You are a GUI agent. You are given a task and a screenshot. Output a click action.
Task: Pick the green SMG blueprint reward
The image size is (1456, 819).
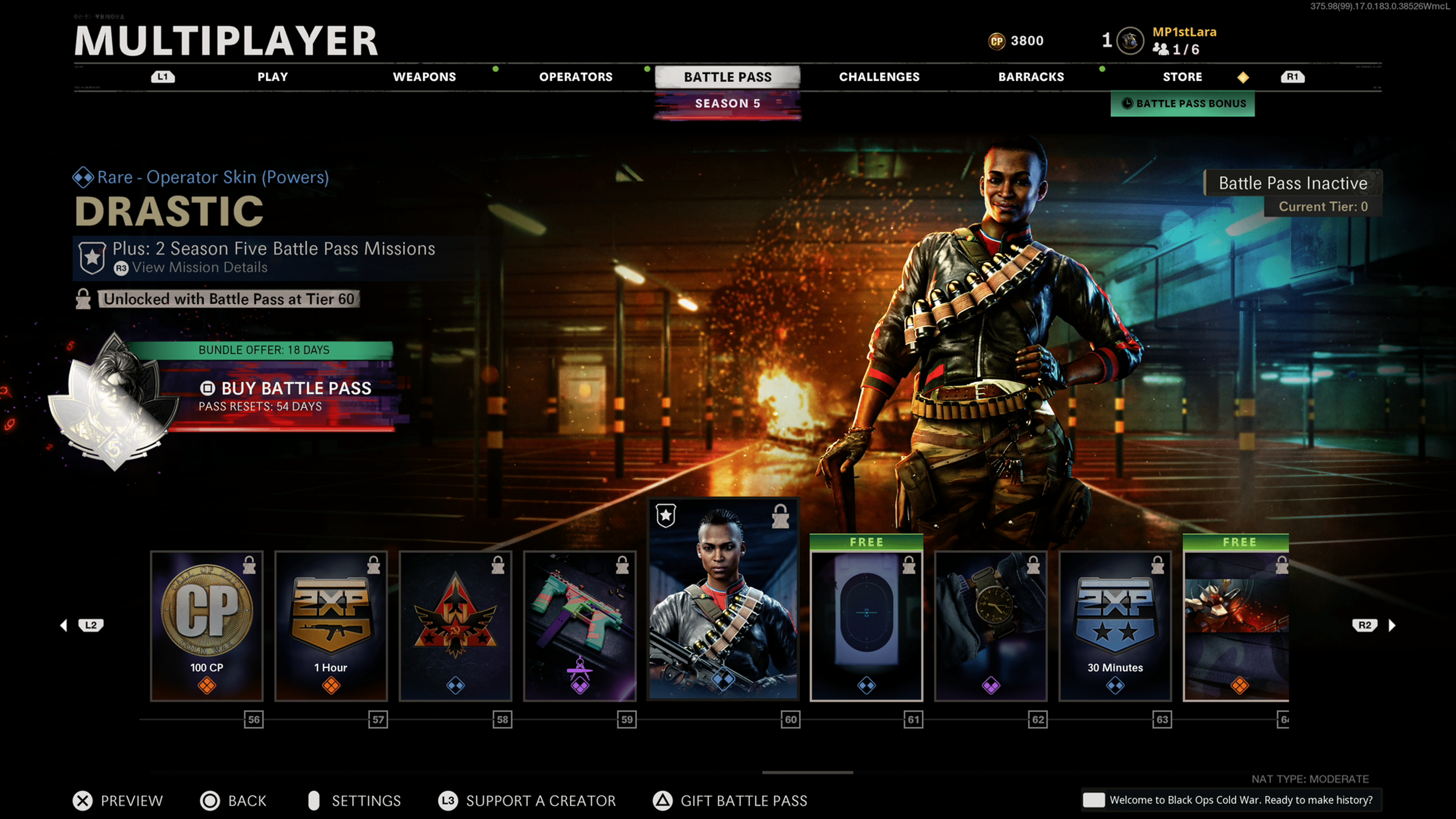580,626
